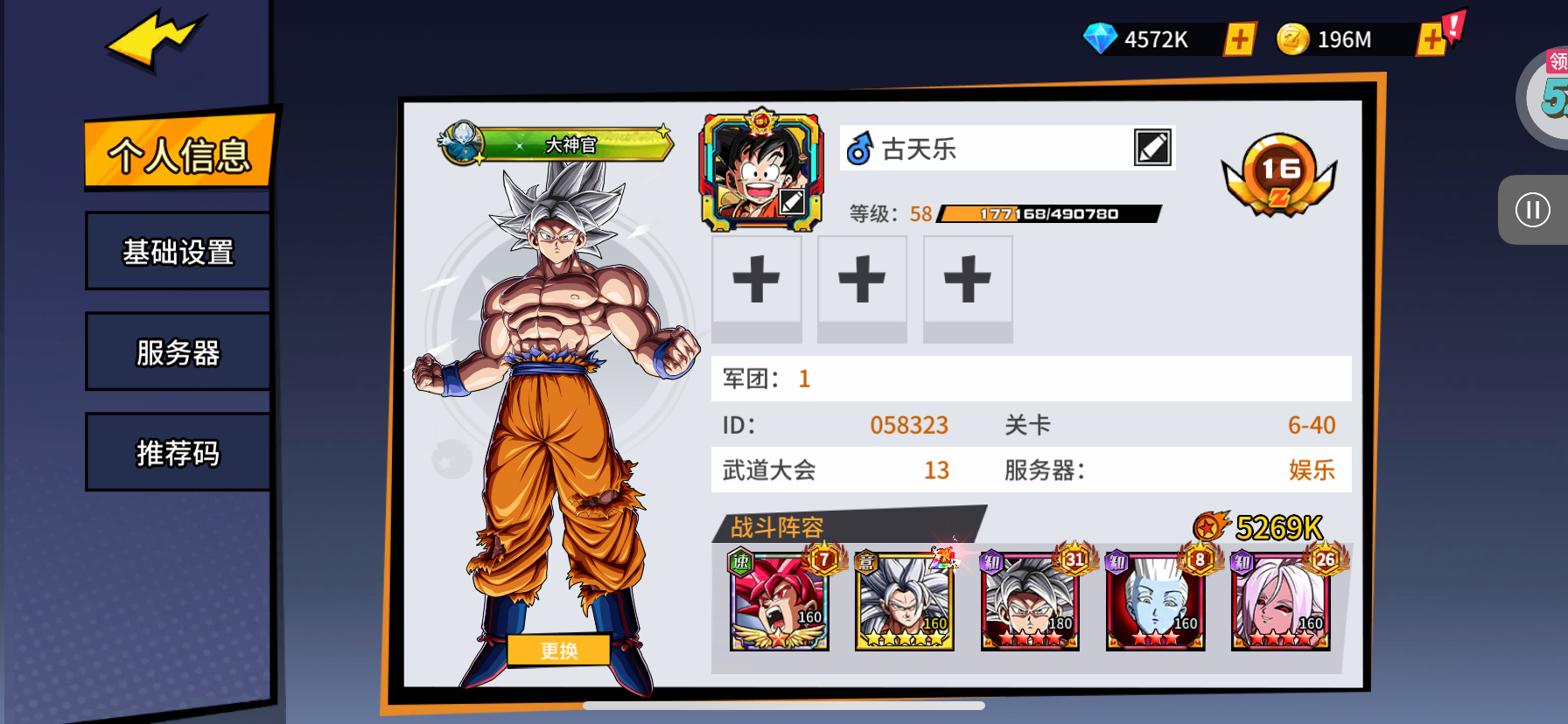The image size is (1568, 724).
Task: Select the red-haired fighter with badge 7
Action: [779, 603]
